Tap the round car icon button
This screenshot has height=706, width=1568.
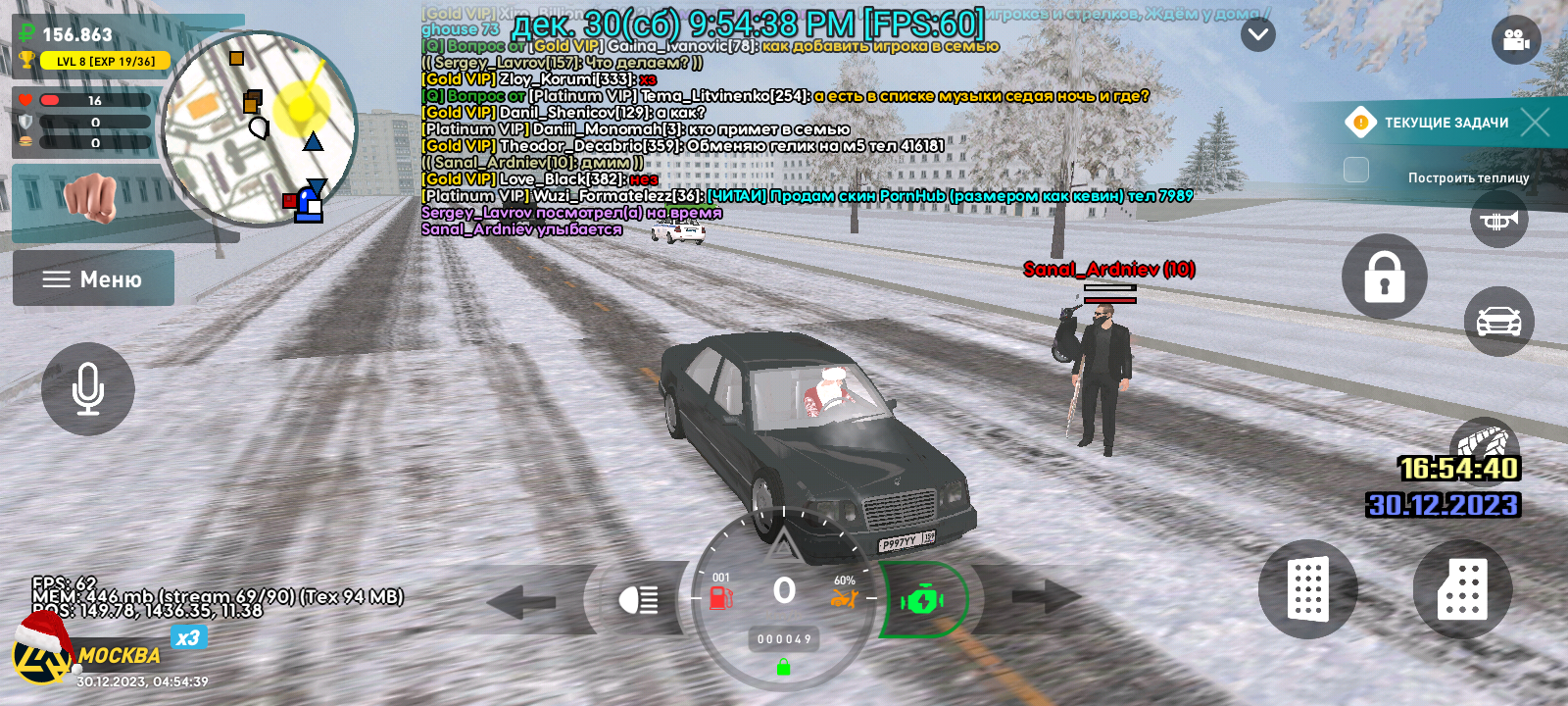(1498, 321)
